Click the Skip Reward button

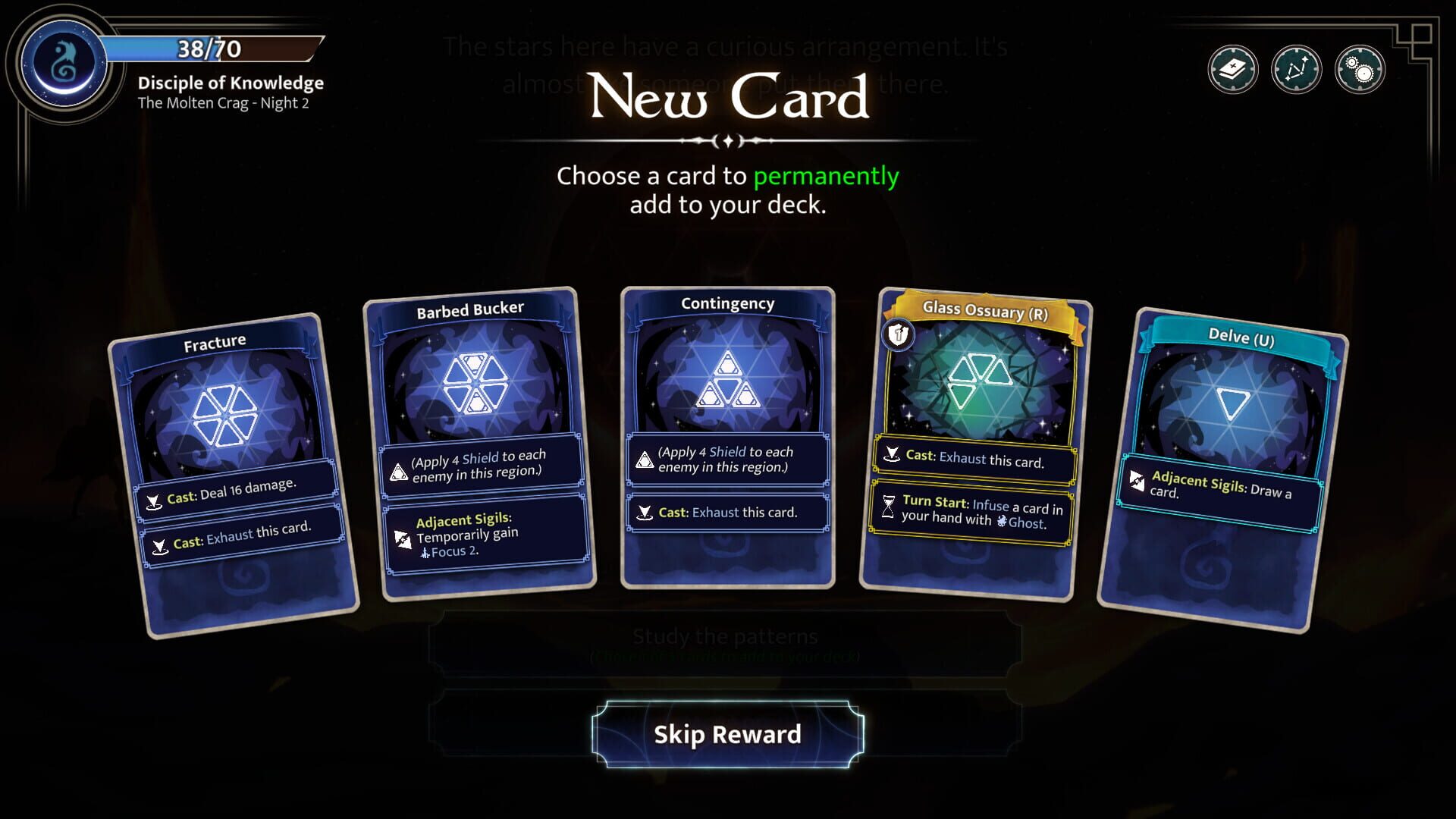pos(728,733)
